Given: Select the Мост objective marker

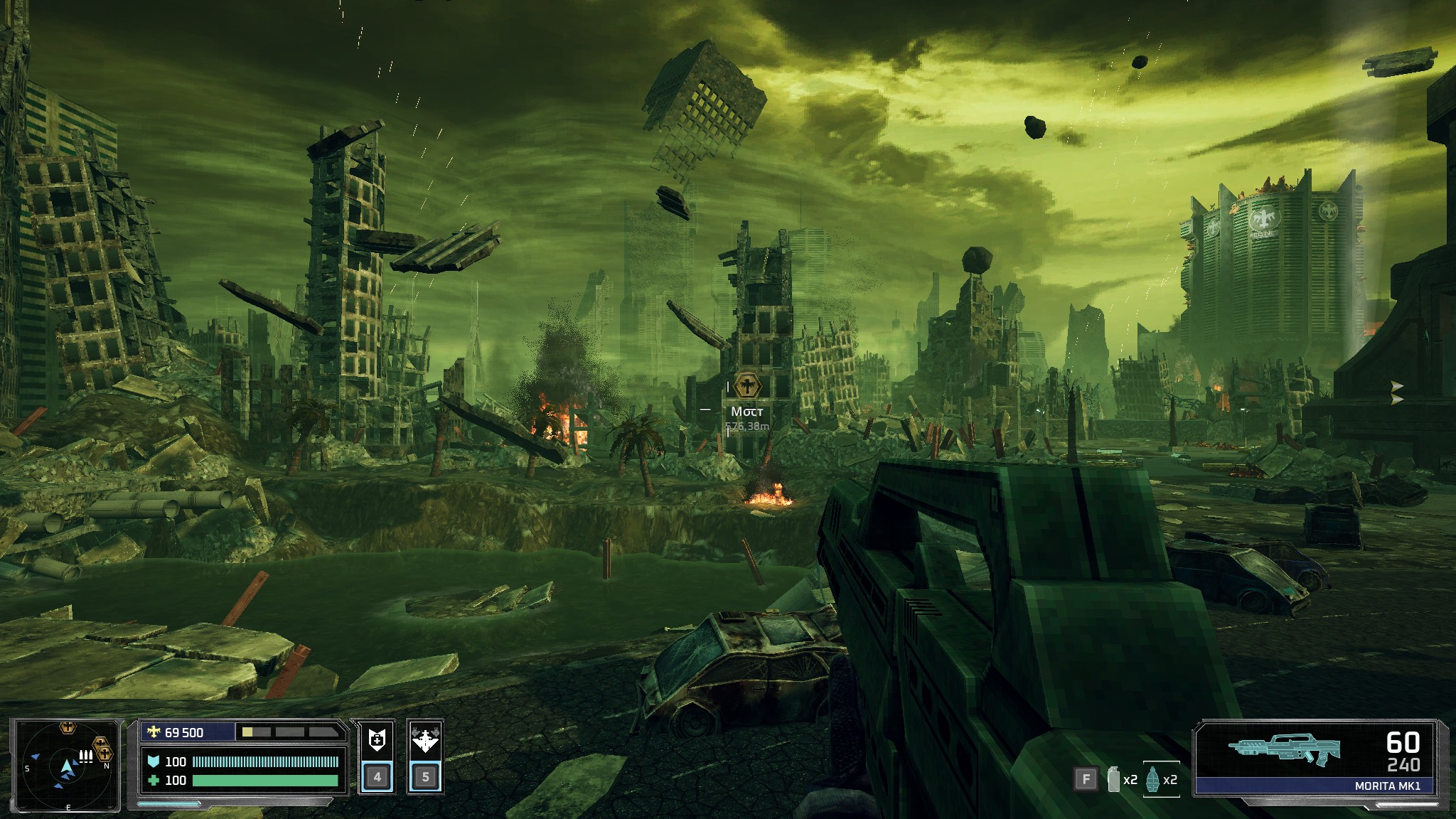Looking at the screenshot, I should [747, 386].
